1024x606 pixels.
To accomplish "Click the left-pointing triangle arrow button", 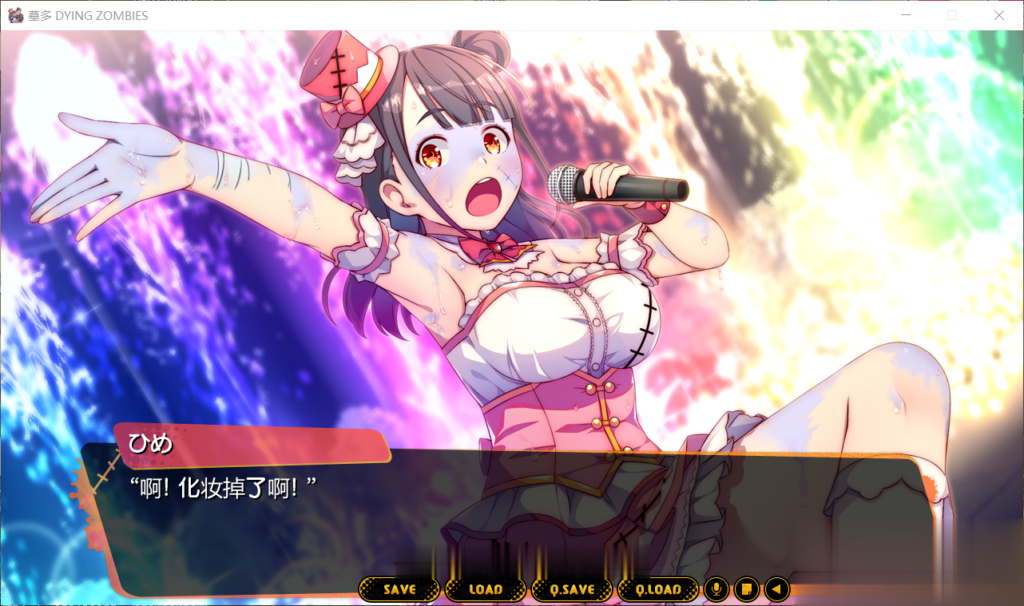I will 776,590.
